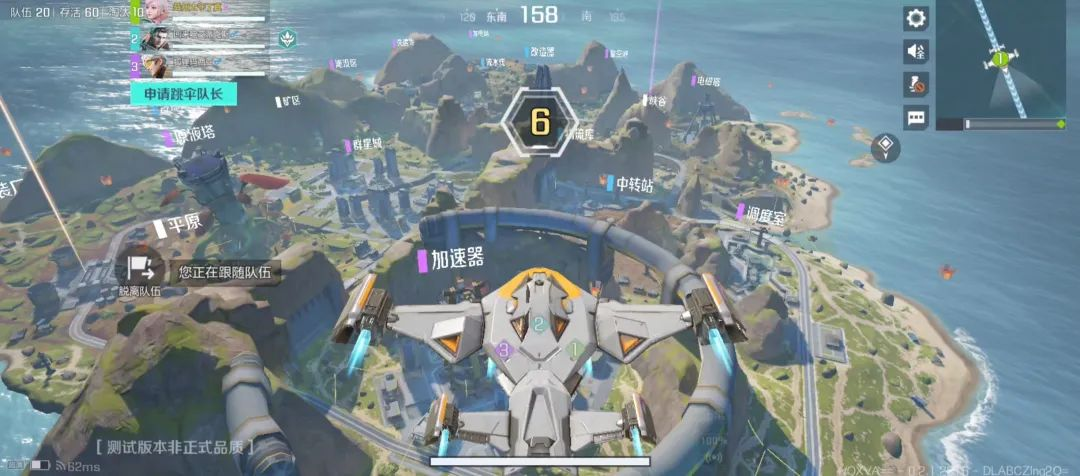The width and height of the screenshot is (1080, 476).
Task: Click the minimap with flight path
Action: point(1000,60)
